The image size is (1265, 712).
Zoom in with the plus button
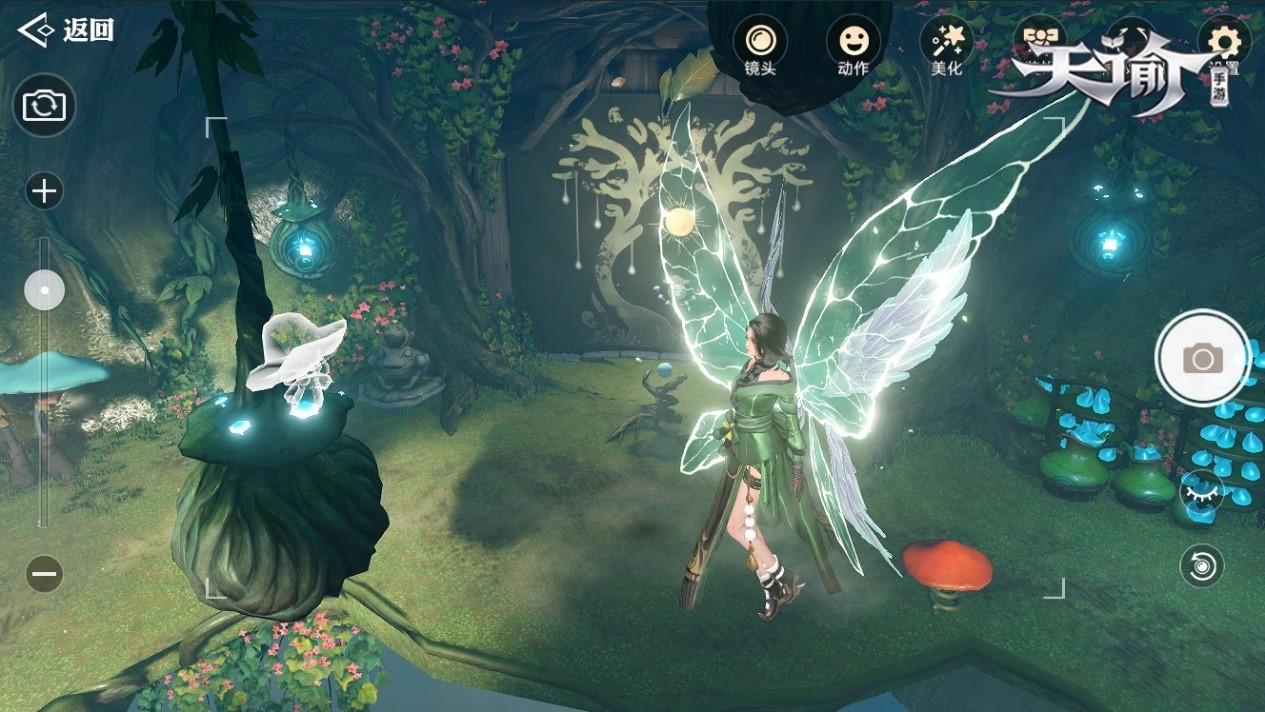point(44,190)
